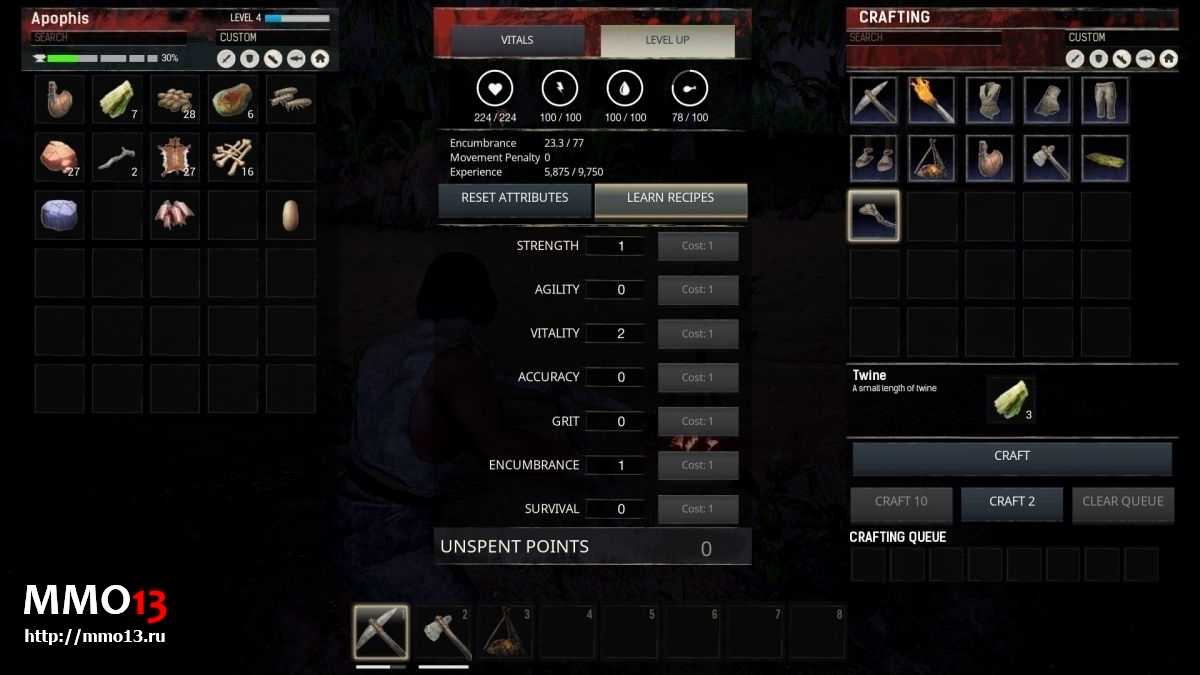Increase Strength using its Cost button
1200x675 pixels.
[698, 246]
